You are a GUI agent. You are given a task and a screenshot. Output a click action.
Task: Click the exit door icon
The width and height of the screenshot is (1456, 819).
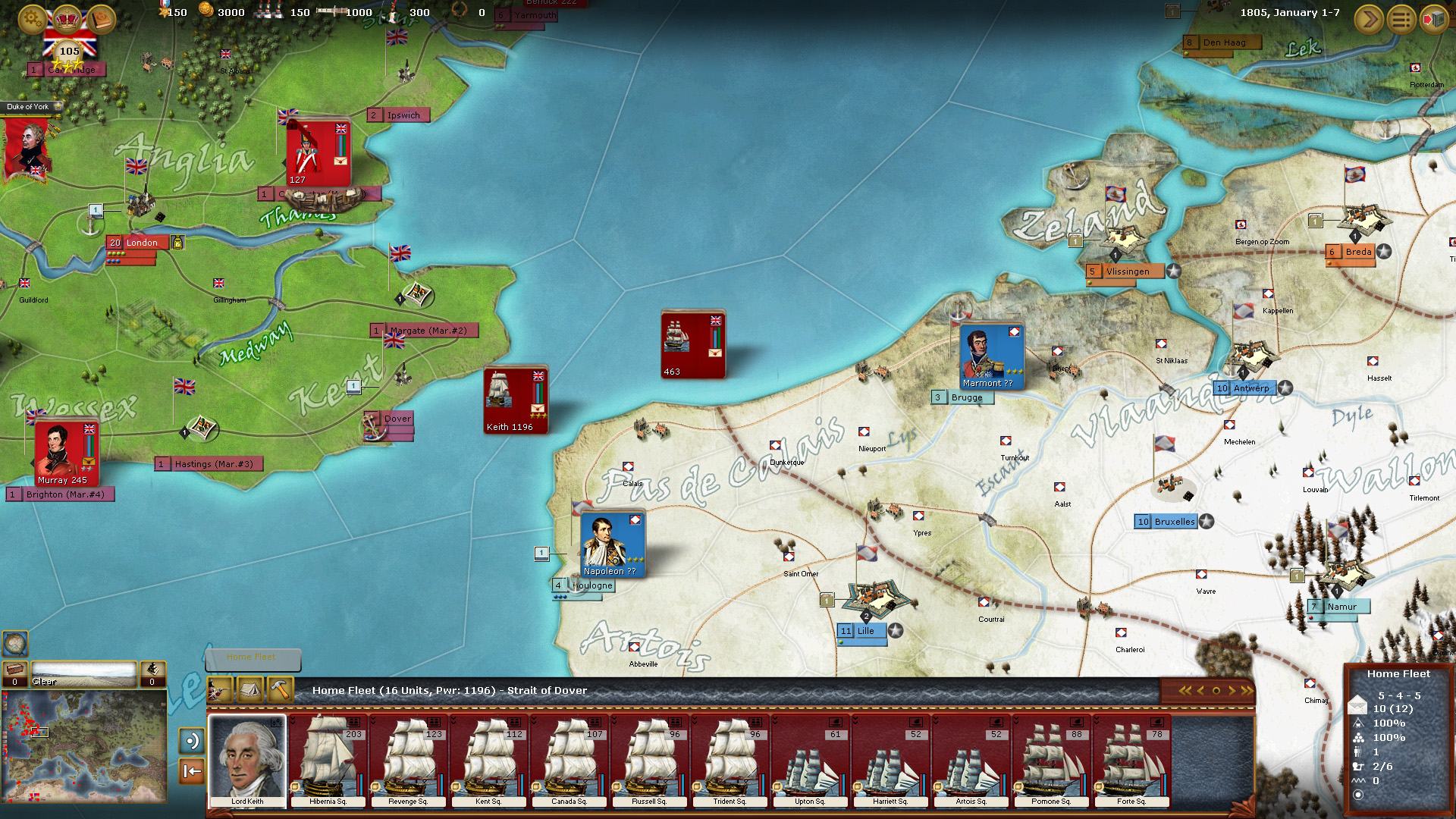tap(1434, 19)
